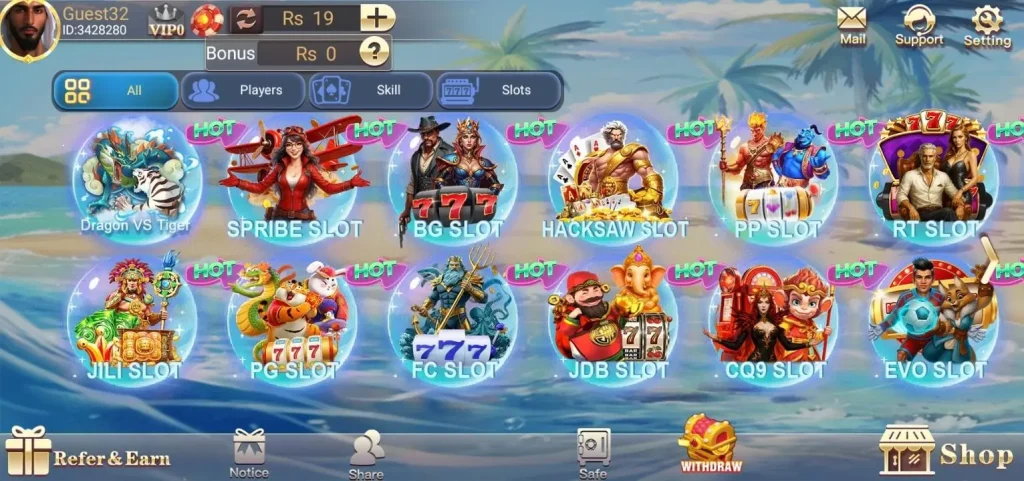This screenshot has height=481, width=1024.
Task: Switch to the Skill tab
Action: [x=371, y=90]
